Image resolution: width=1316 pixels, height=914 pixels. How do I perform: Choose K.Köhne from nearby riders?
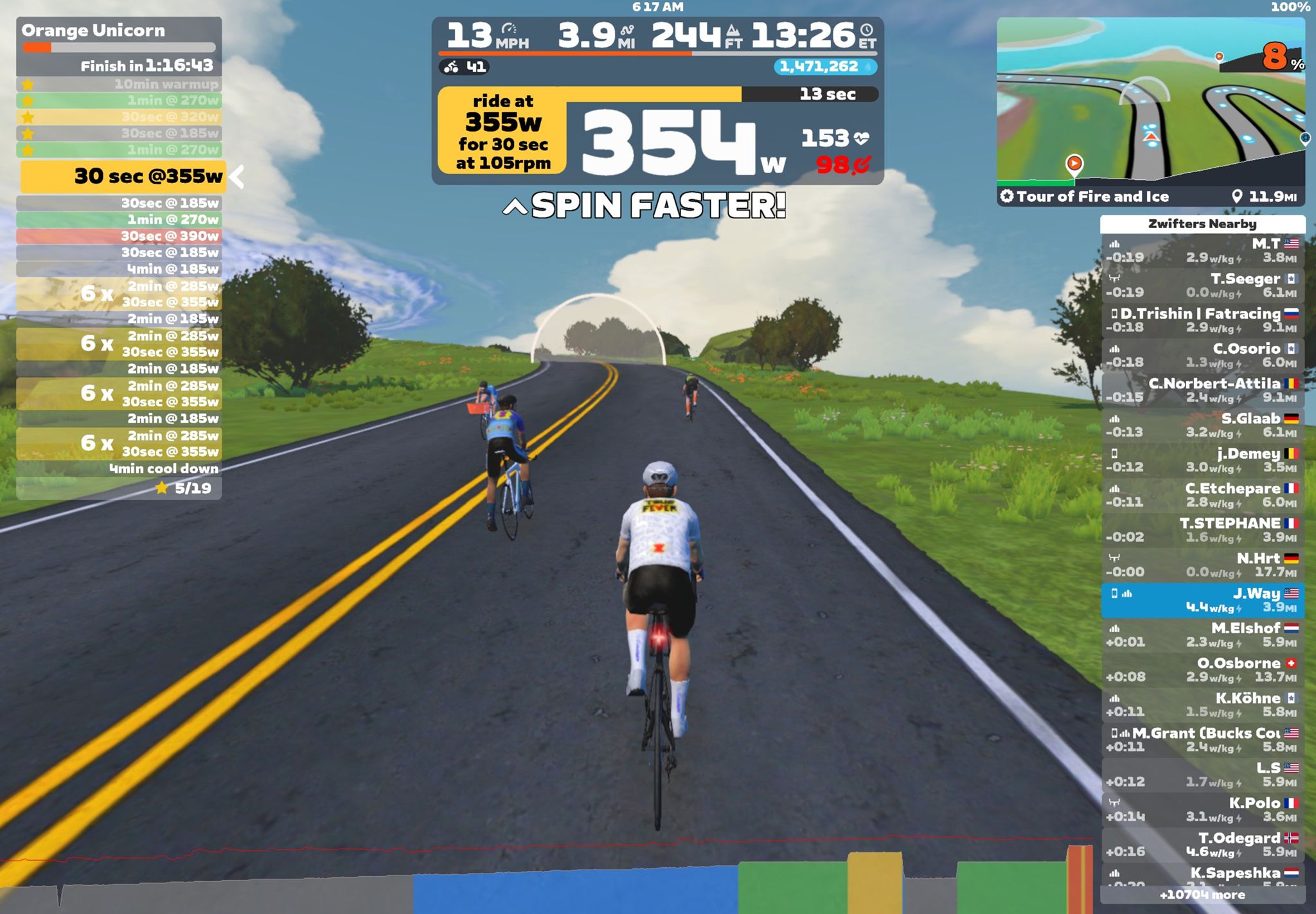click(1202, 705)
